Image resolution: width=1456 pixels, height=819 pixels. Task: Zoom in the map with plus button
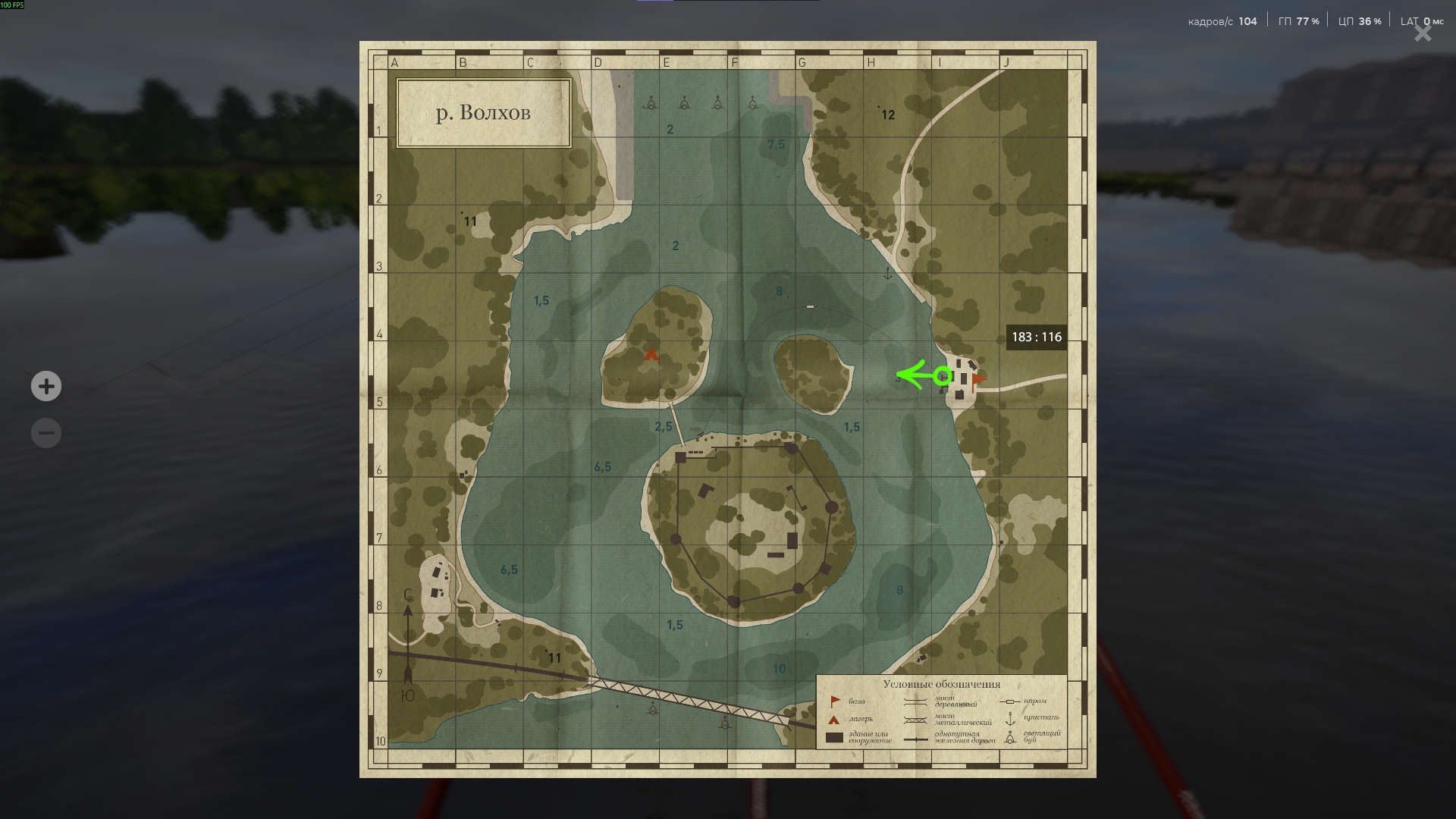pyautogui.click(x=46, y=387)
